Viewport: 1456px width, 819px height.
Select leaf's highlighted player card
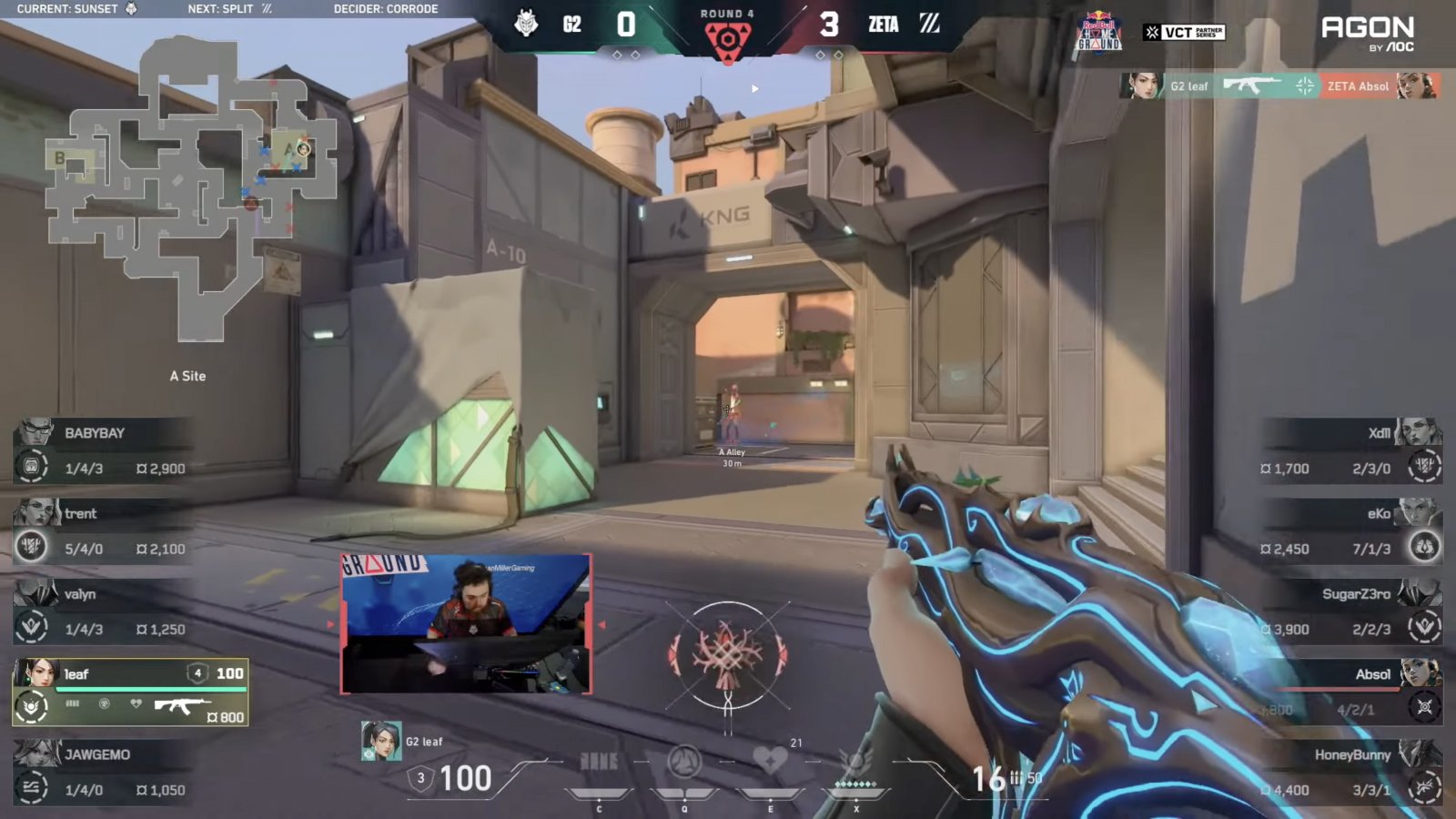(130, 693)
